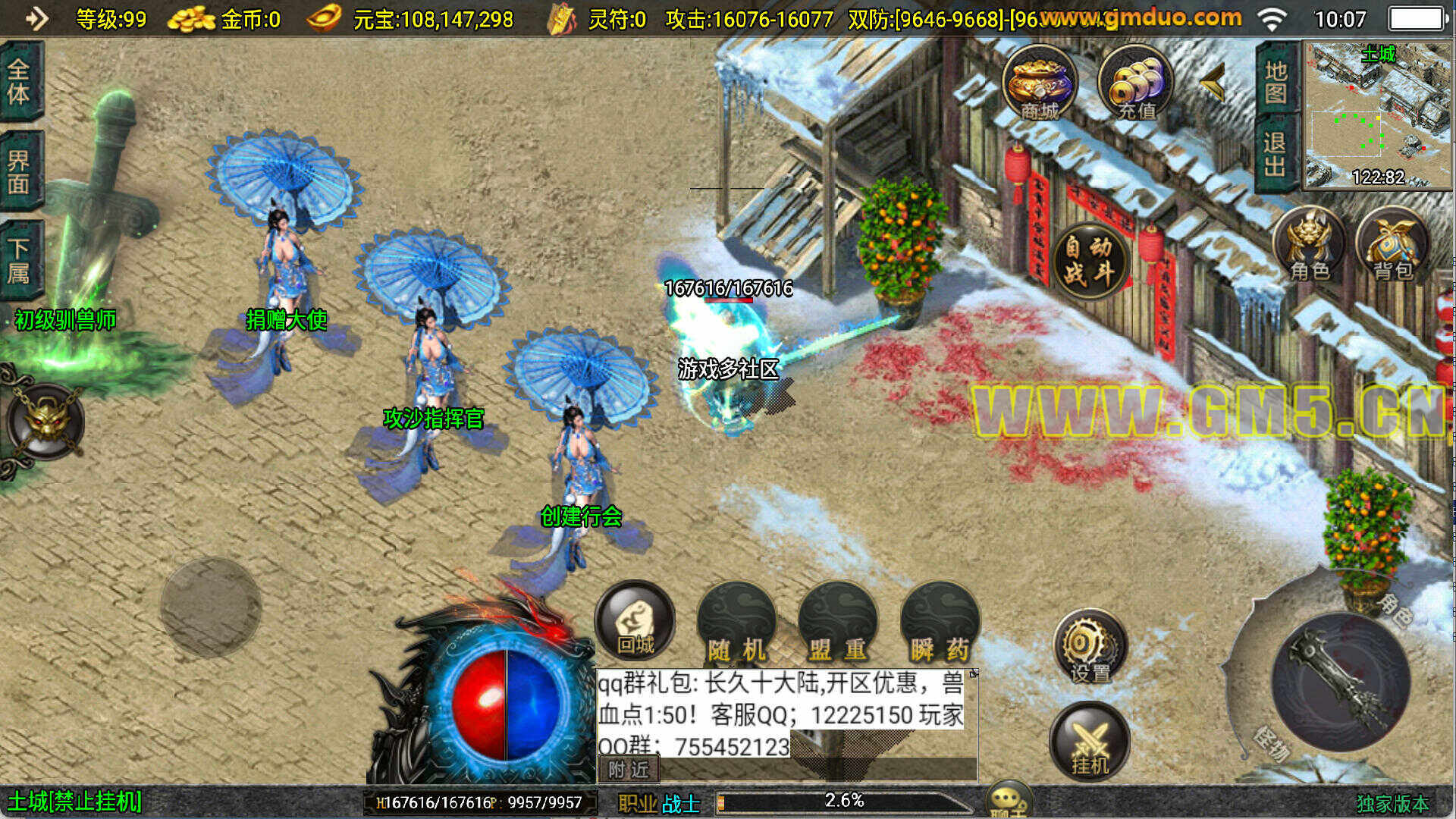Open the 土城 minimap
This screenshot has width=1456, height=819.
(x=1377, y=114)
